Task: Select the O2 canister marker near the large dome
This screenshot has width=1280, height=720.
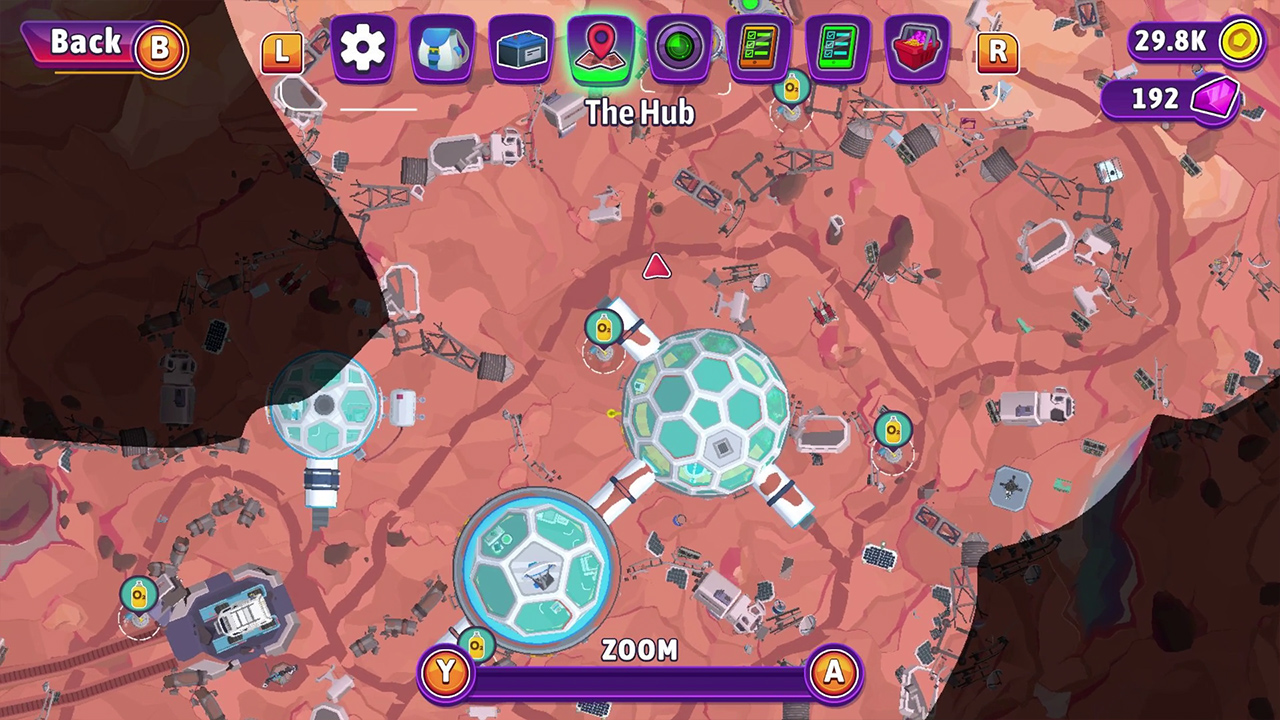Action: (x=604, y=327)
